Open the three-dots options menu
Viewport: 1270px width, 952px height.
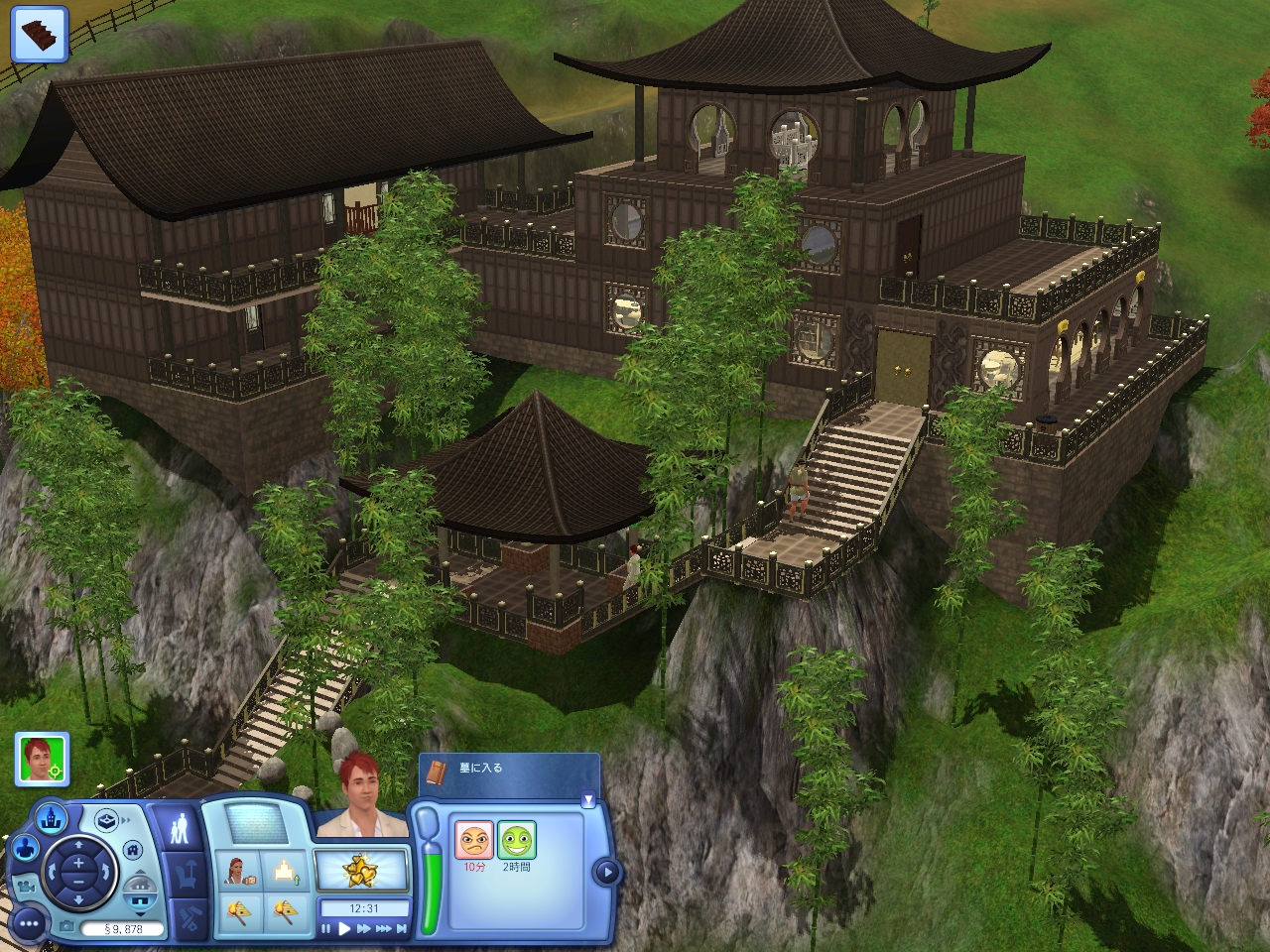pos(30,923)
